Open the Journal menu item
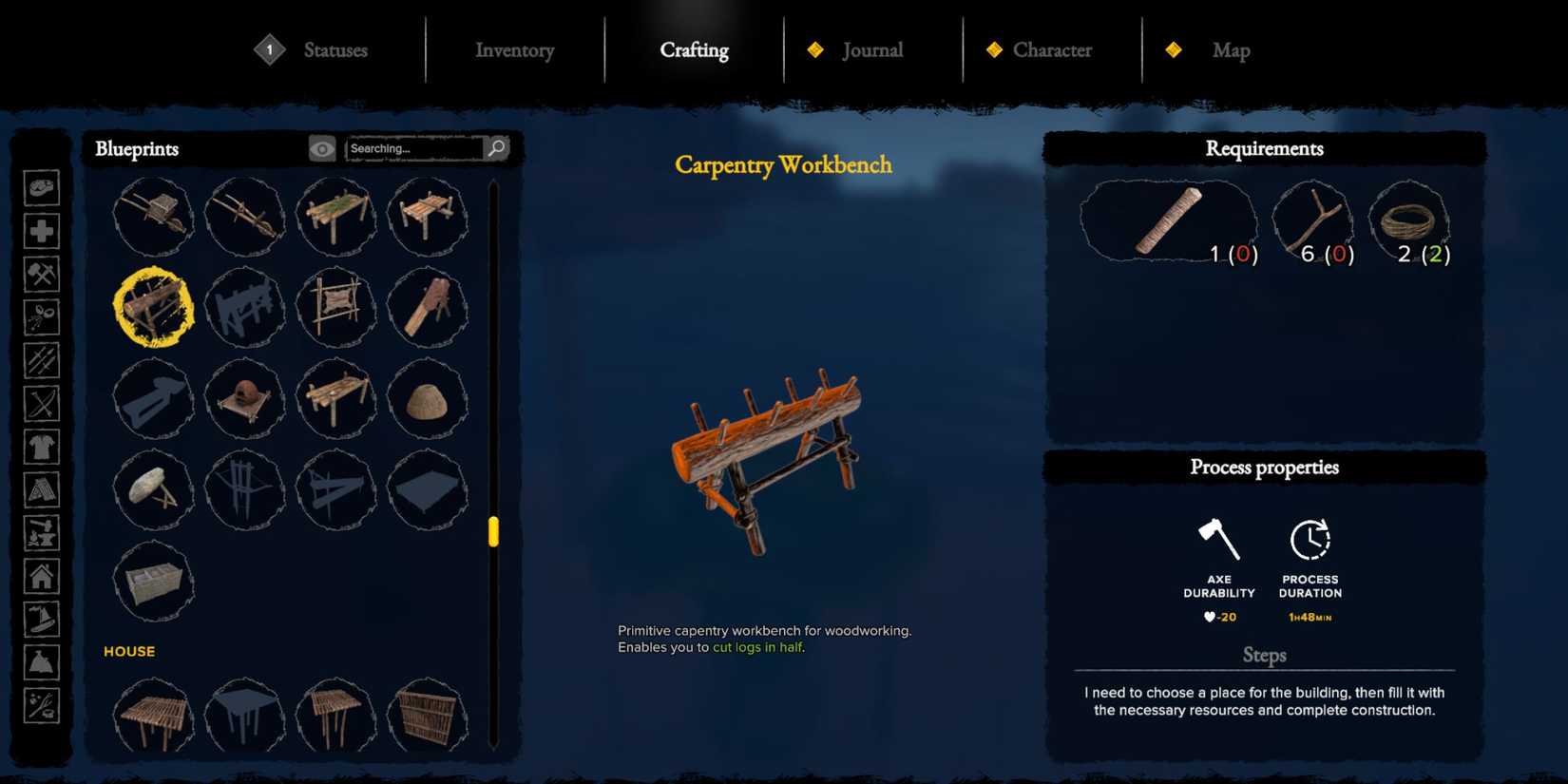The image size is (1568, 784). coord(872,50)
